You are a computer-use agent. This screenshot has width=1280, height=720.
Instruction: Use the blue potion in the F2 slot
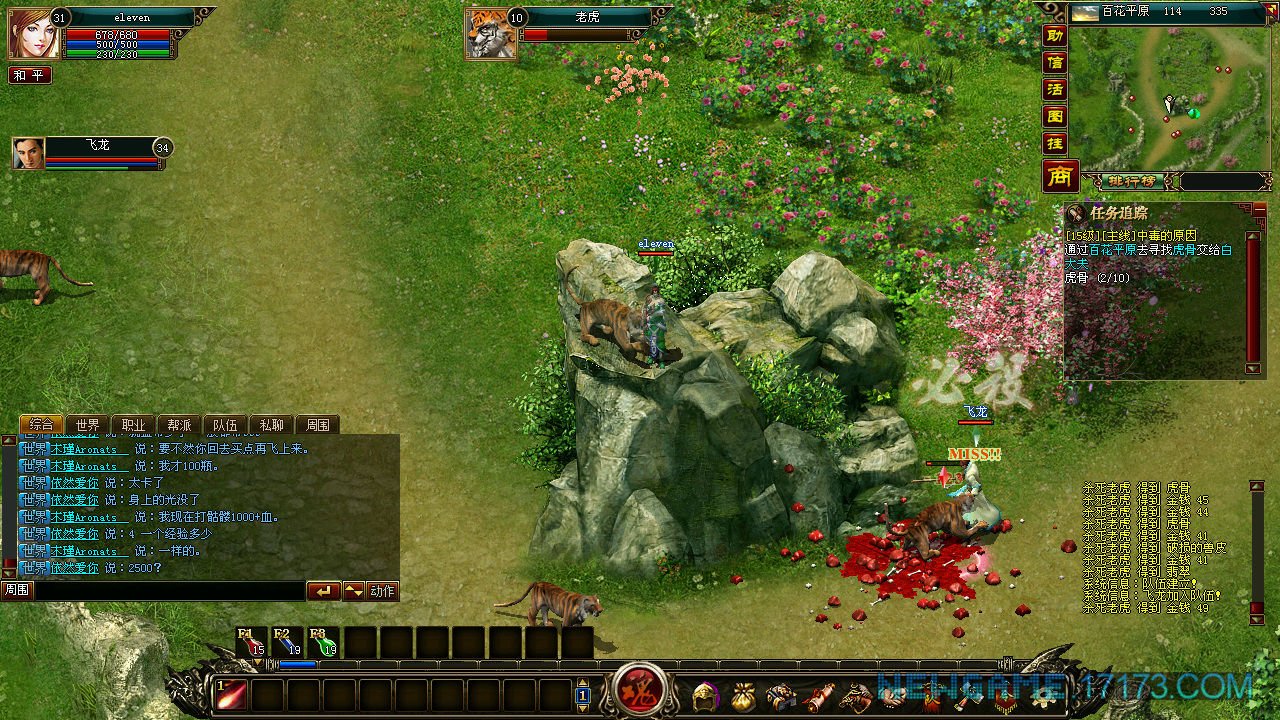click(x=287, y=642)
